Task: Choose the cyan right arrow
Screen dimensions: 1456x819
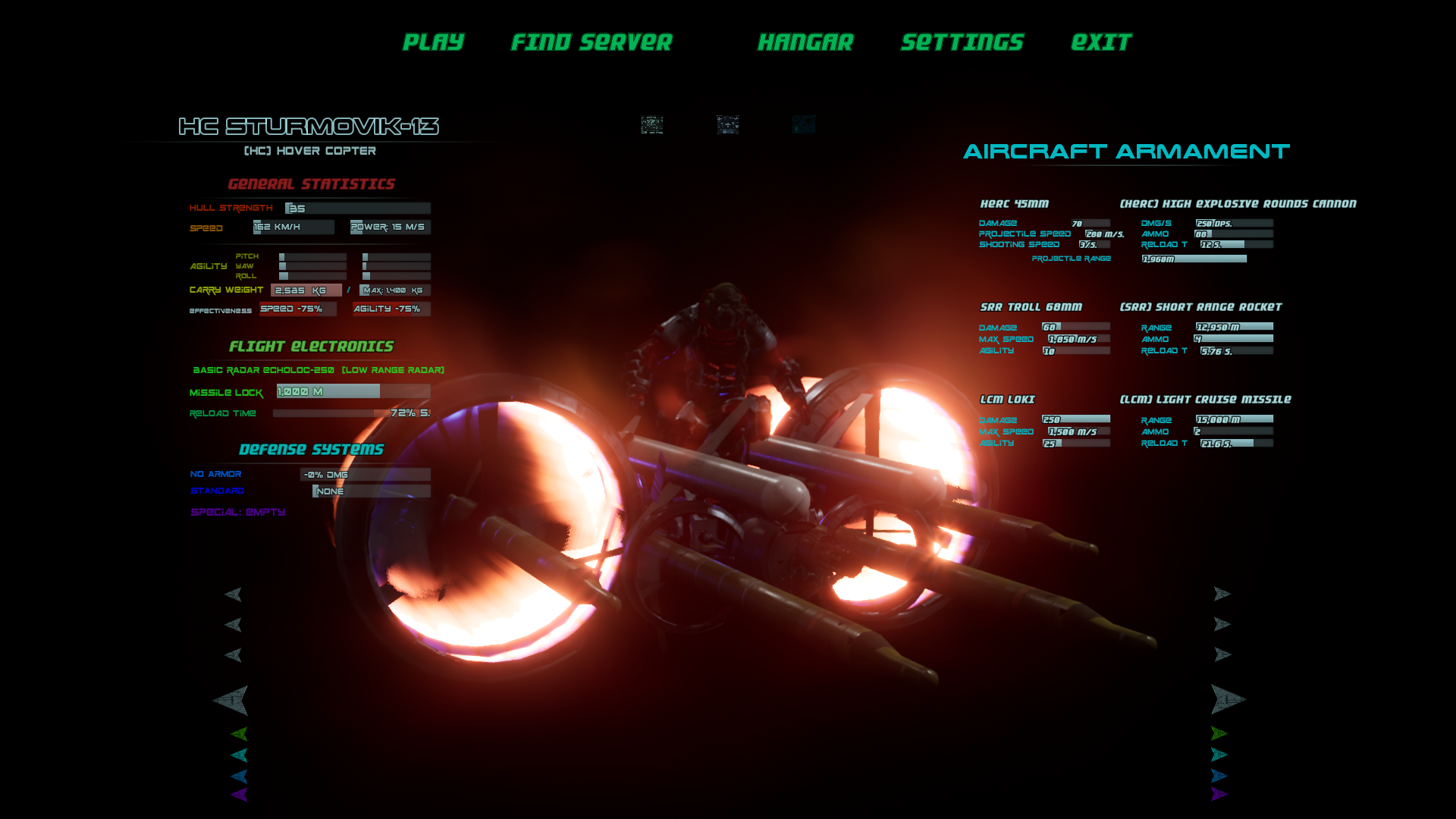Action: (1219, 755)
